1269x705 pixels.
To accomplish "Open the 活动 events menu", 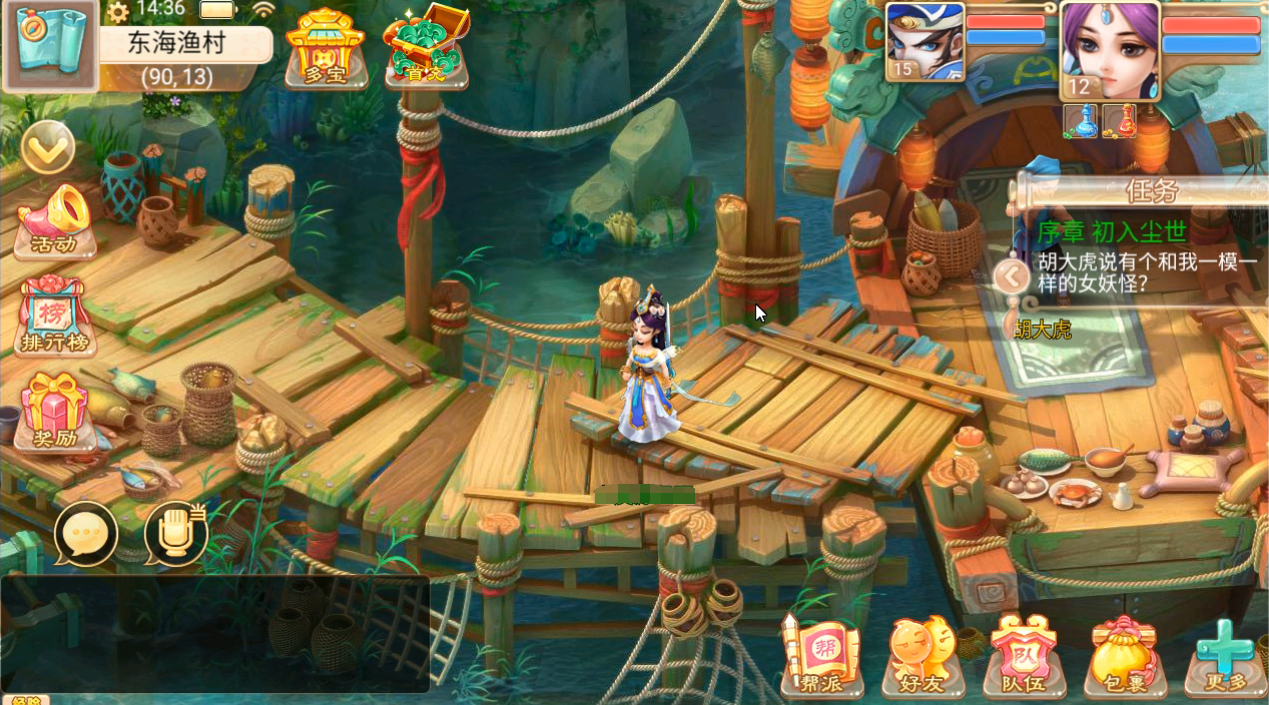I will coord(55,222).
